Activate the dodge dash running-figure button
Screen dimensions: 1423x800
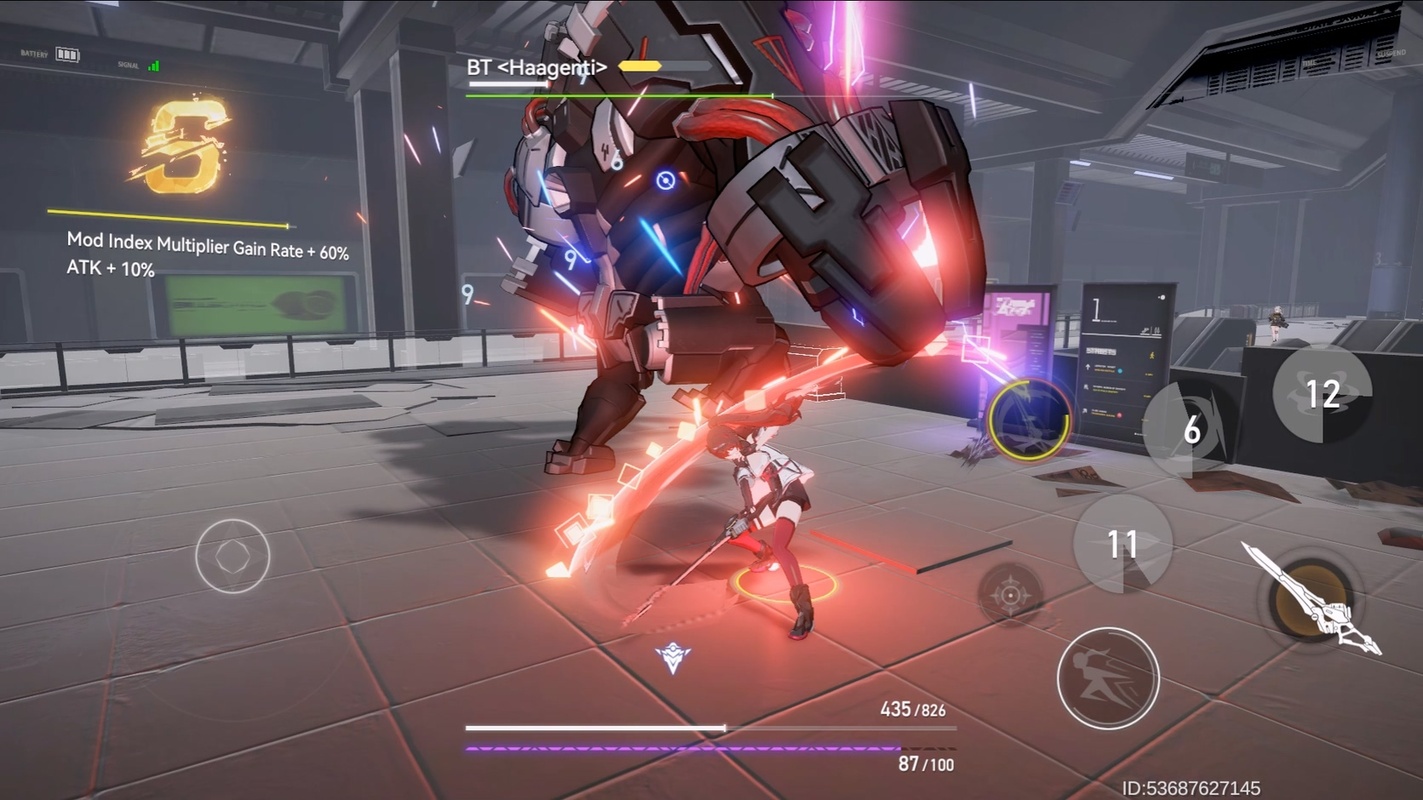pyautogui.click(x=1108, y=678)
